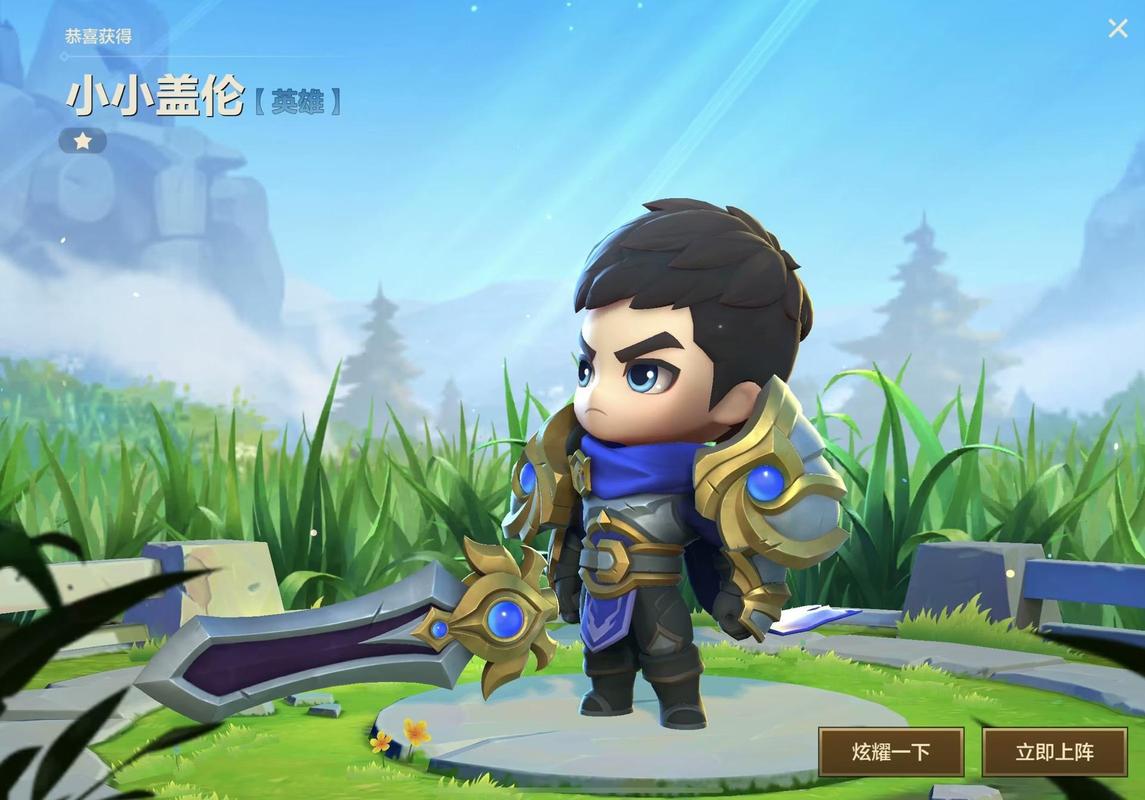The height and width of the screenshot is (800, 1145).
Task: Close the hero reward screen
Action: click(1117, 29)
